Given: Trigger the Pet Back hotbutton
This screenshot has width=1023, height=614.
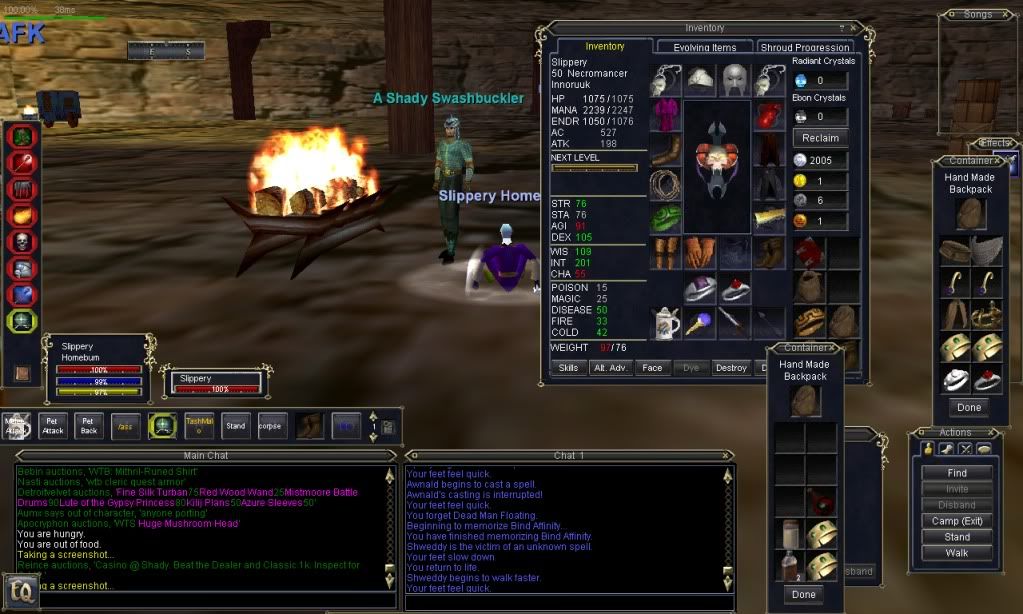Looking at the screenshot, I should 89,426.
